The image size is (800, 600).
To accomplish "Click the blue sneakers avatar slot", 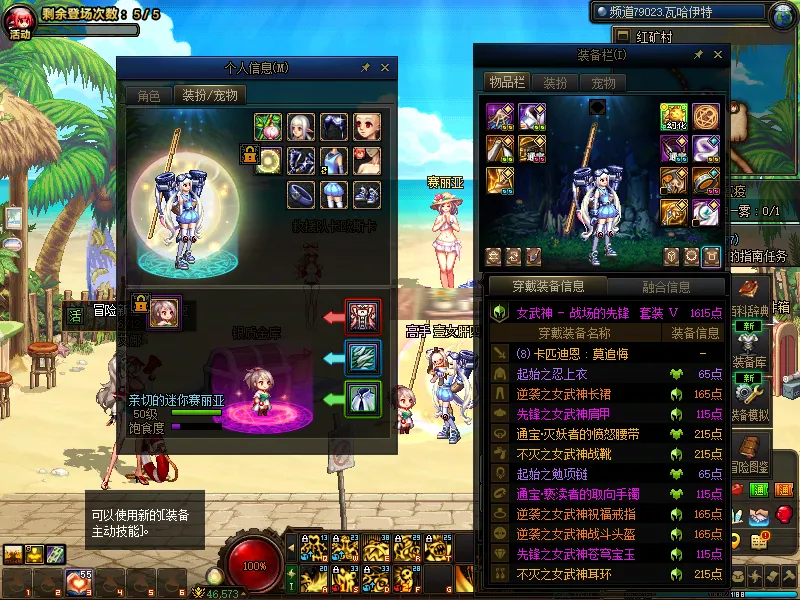I will [x=366, y=194].
